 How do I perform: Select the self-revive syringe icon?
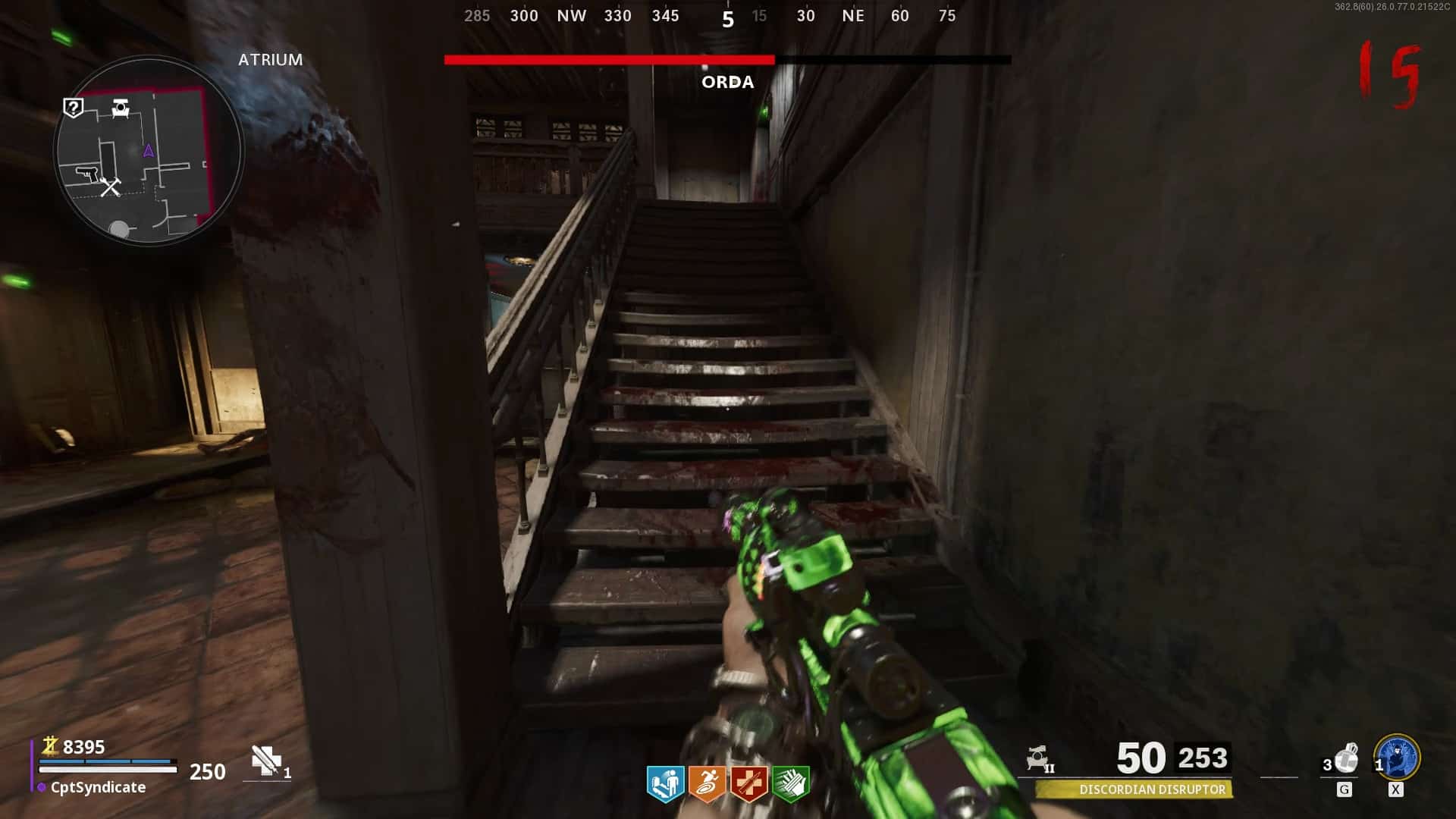[x=266, y=761]
